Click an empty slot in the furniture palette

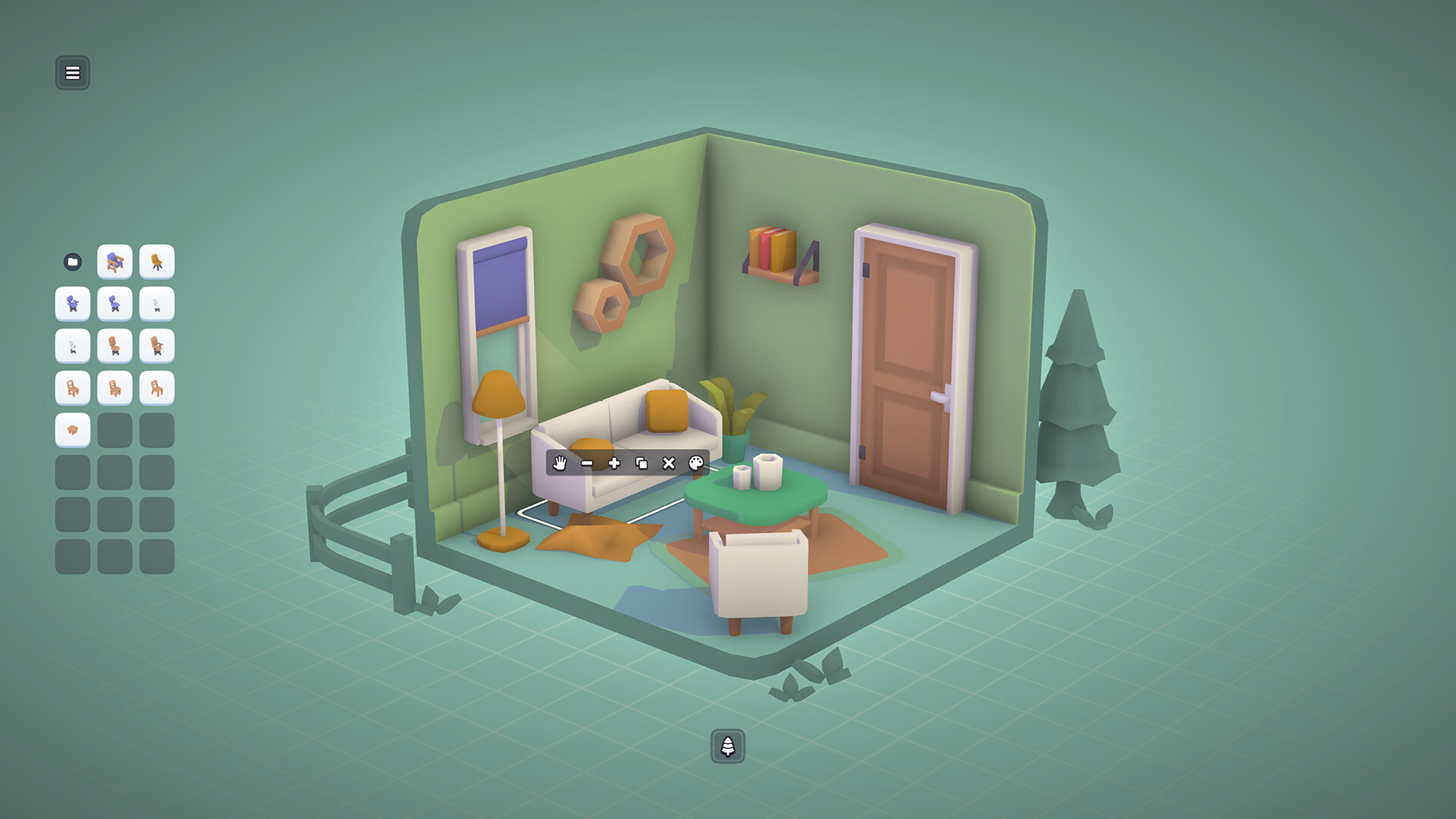(115, 430)
